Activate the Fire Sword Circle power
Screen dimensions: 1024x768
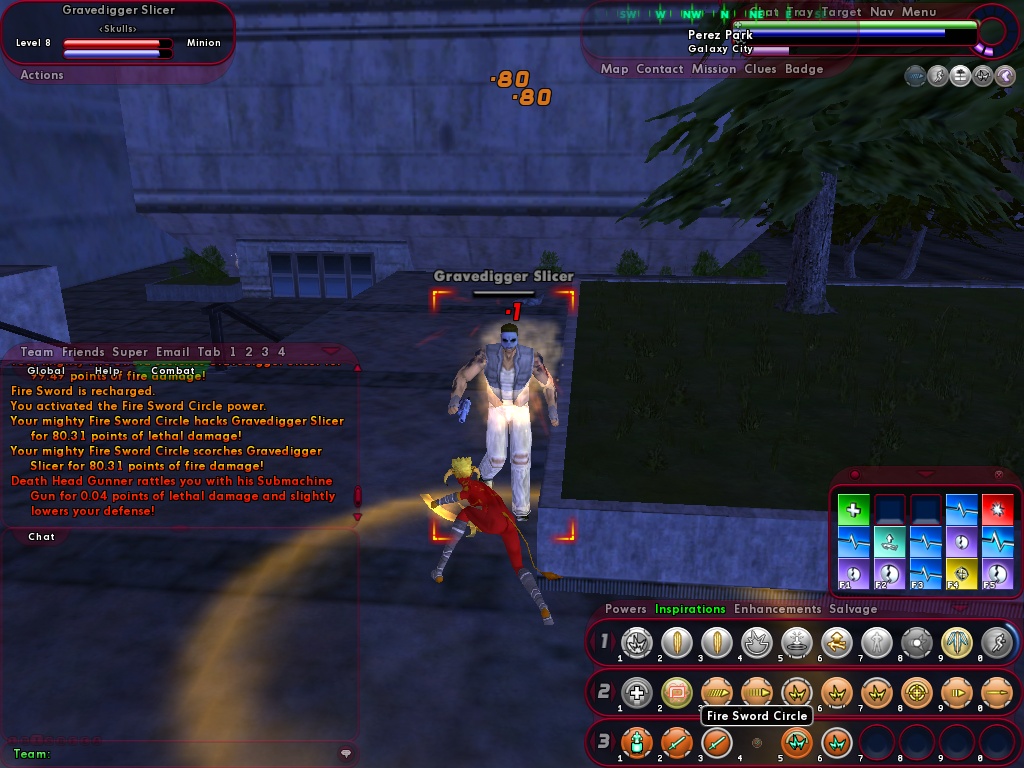pyautogui.click(x=796, y=743)
